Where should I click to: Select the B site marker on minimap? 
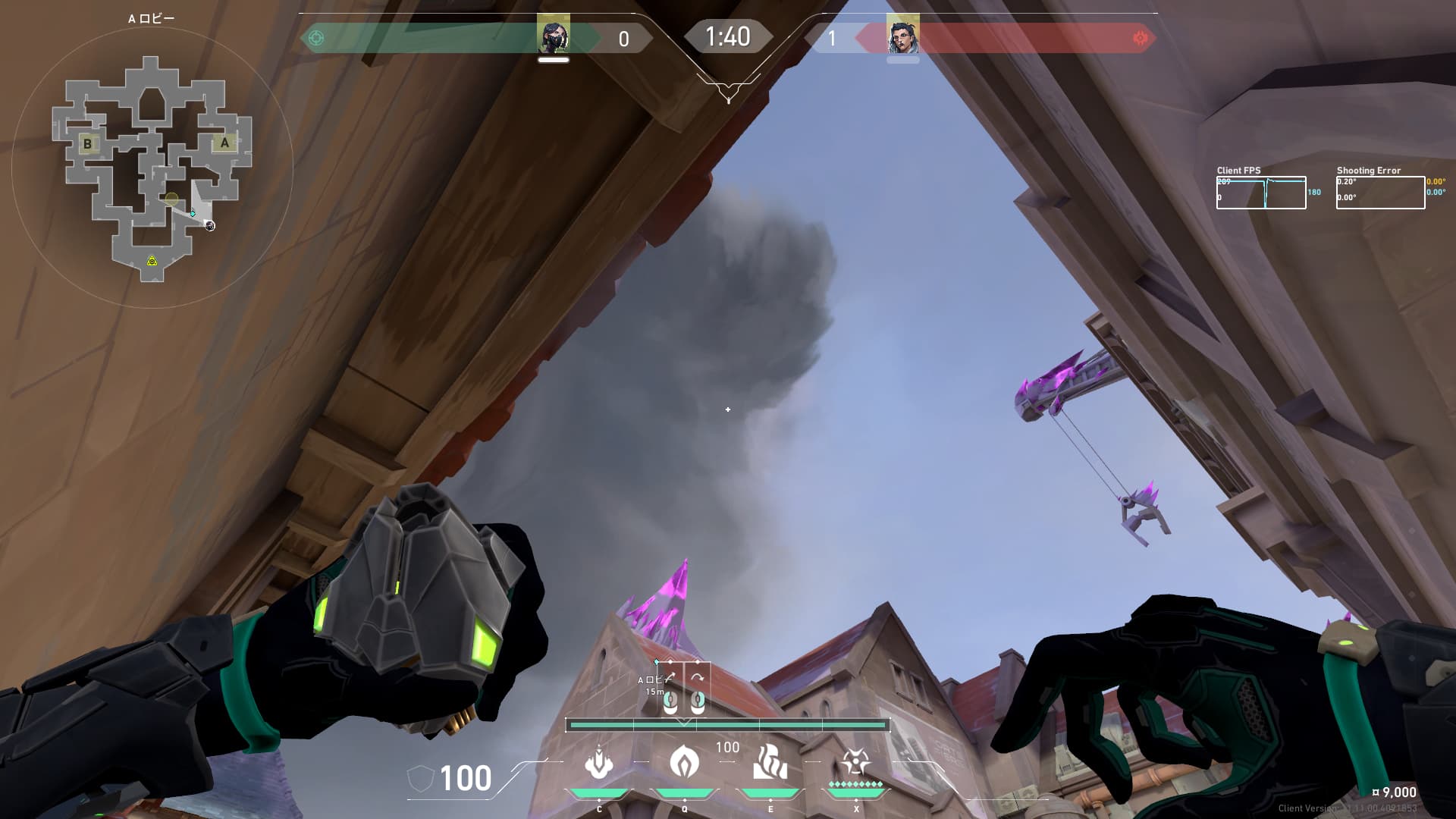(88, 143)
